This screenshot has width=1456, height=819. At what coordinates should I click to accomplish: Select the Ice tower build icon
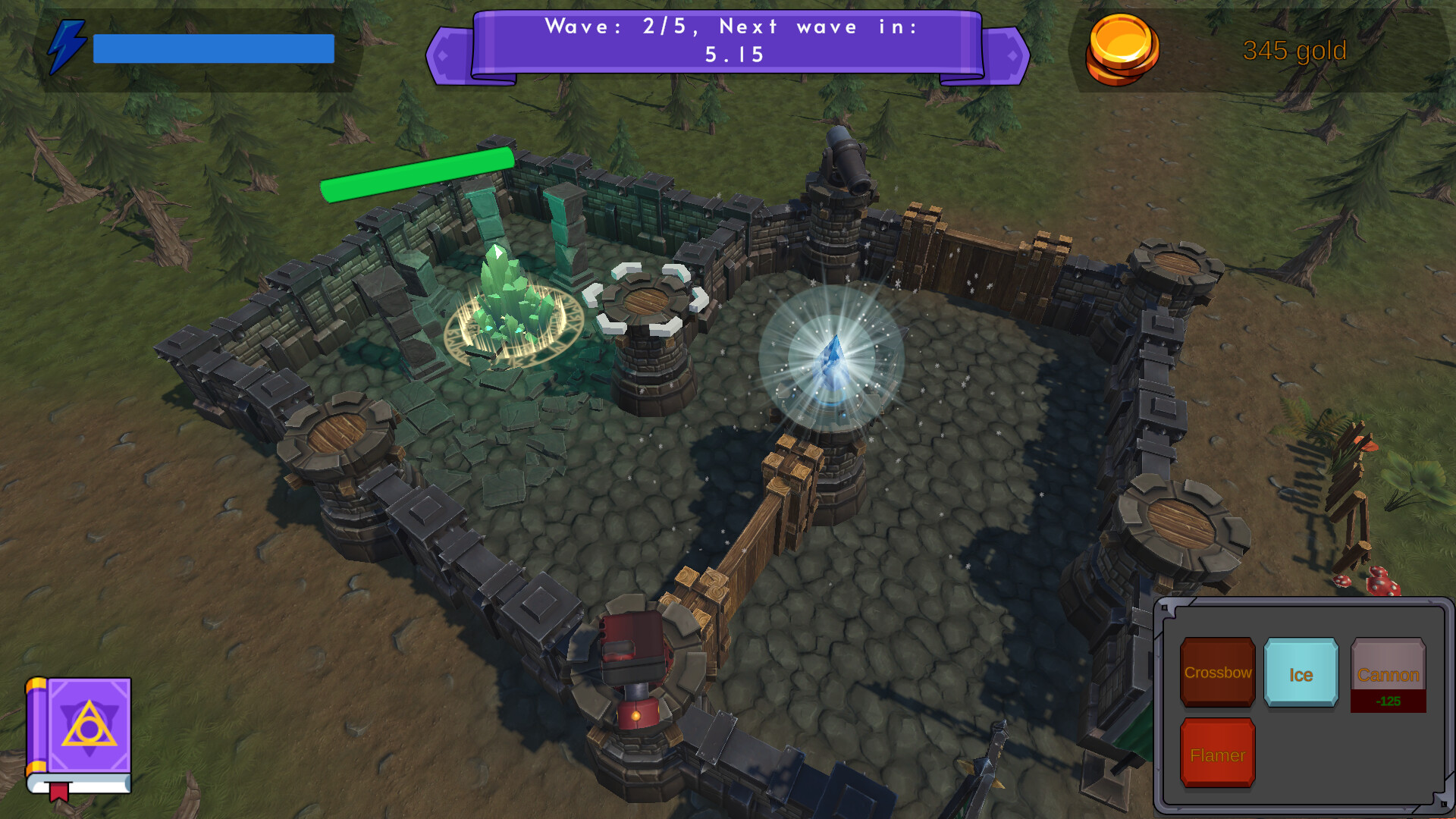click(1301, 672)
